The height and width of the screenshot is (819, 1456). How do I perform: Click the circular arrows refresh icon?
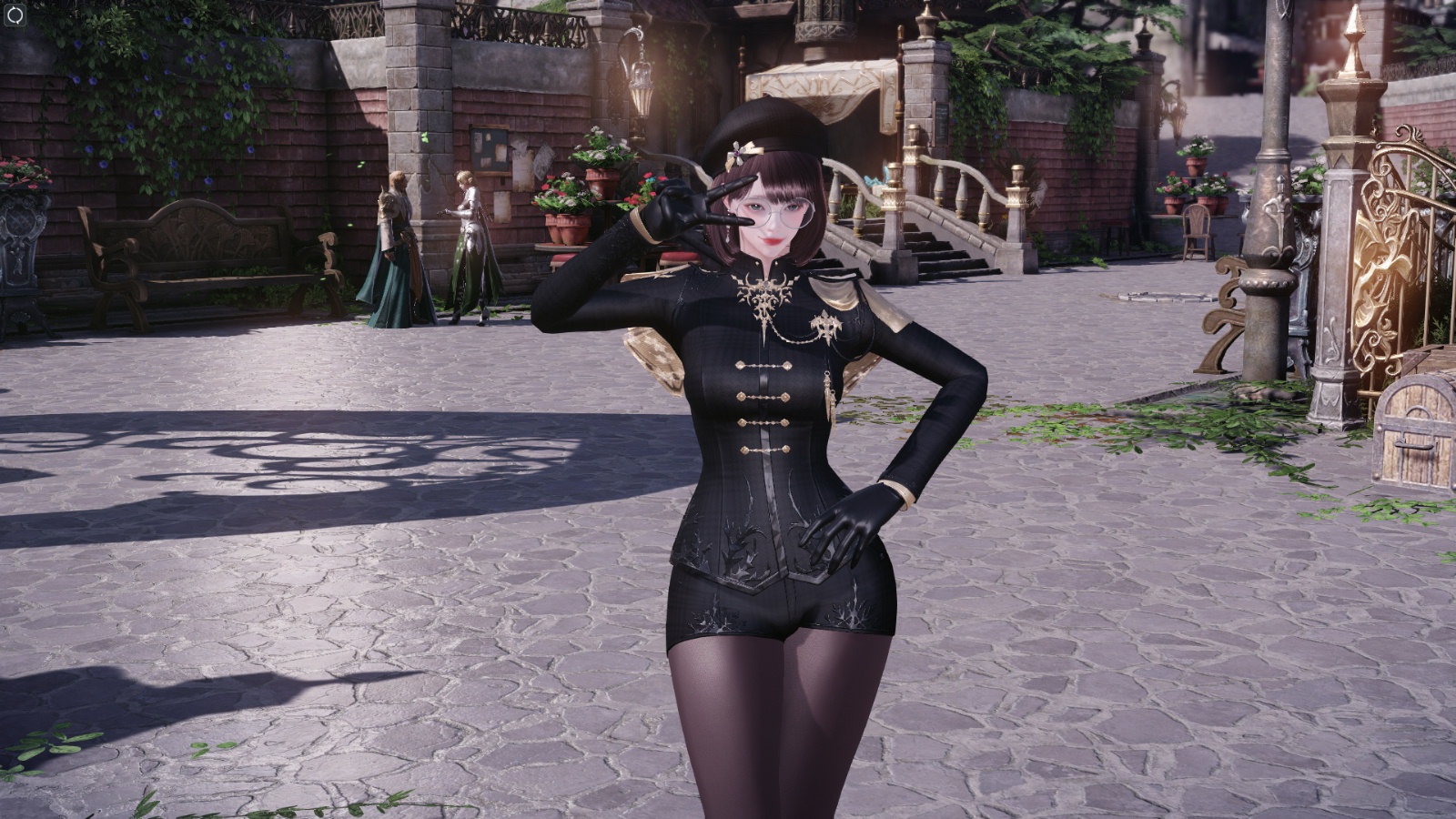click(15, 15)
